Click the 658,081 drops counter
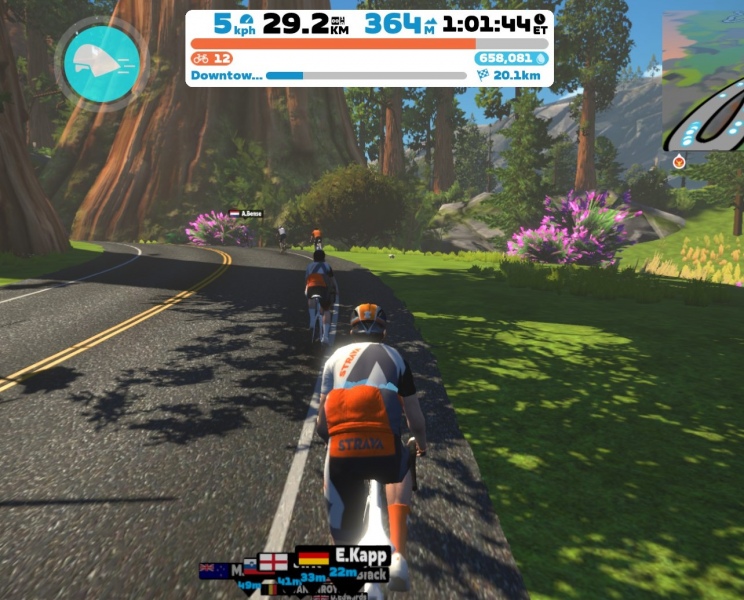Viewport: 744px width, 600px height. pos(511,59)
